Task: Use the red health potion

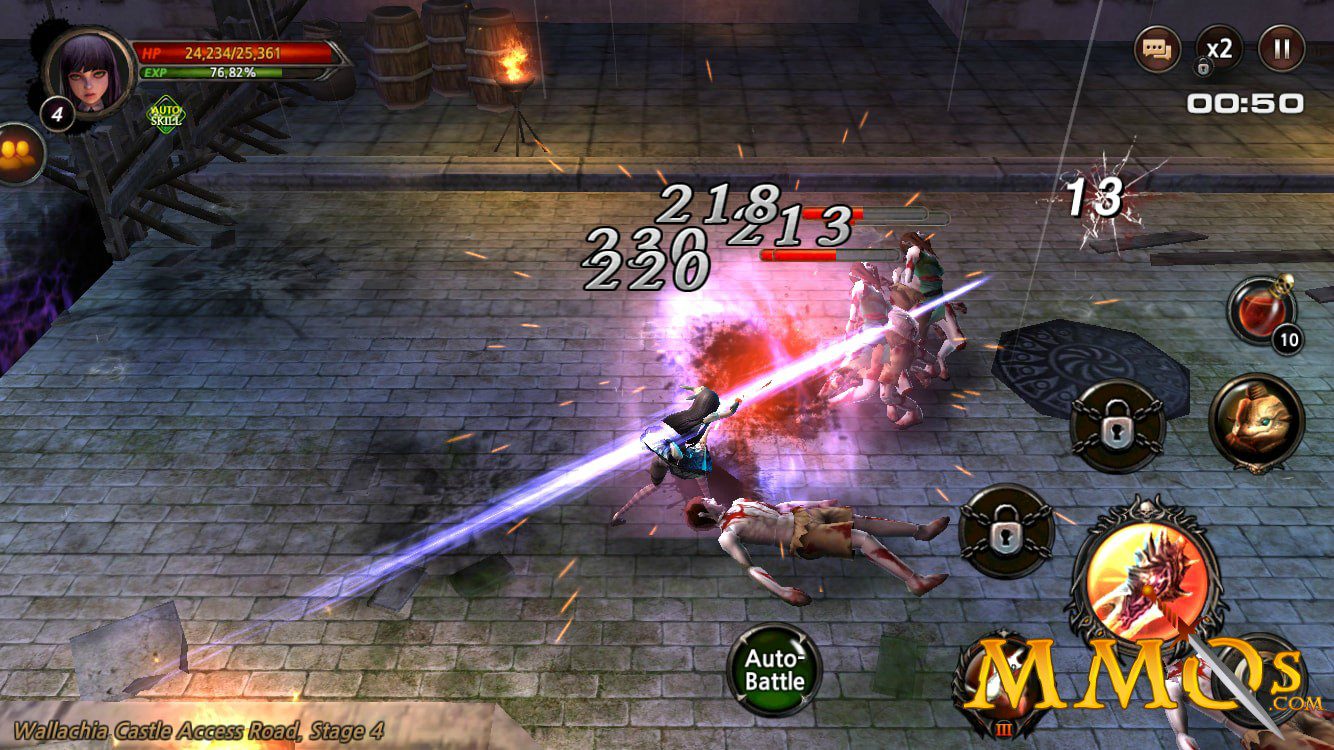Action: click(x=1261, y=311)
